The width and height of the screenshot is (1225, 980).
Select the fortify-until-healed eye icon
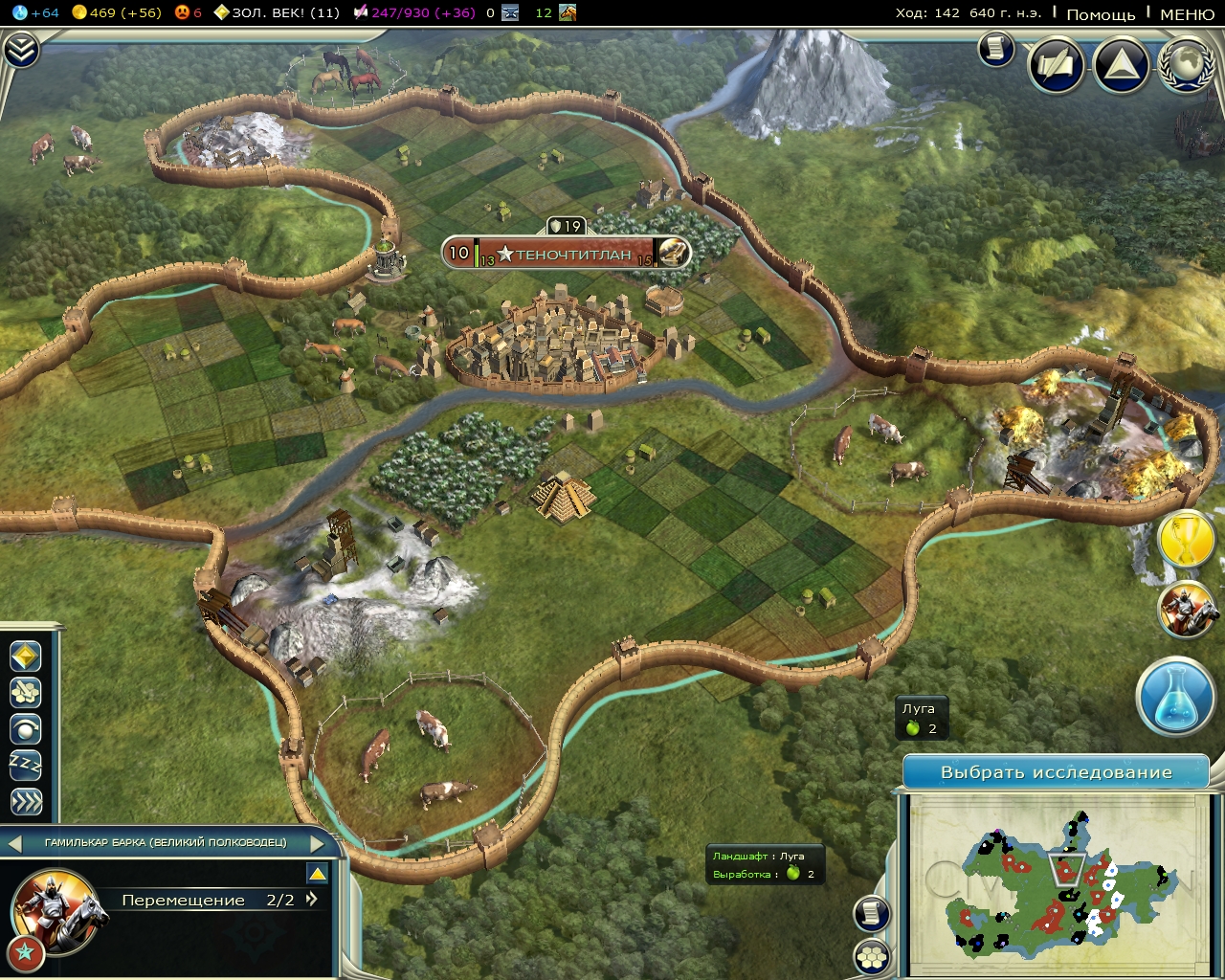tap(27, 726)
